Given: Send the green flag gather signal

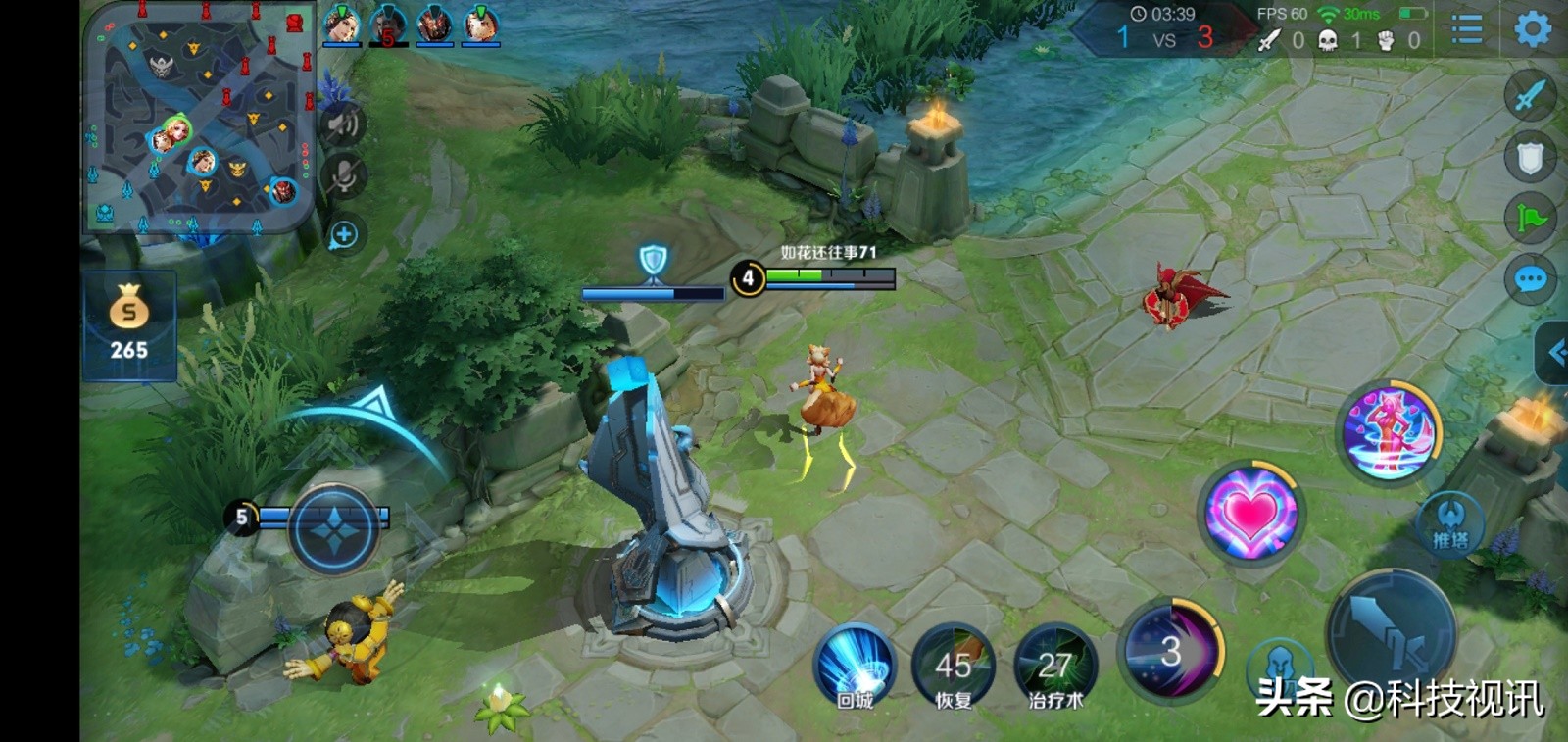Looking at the screenshot, I should click(1530, 218).
